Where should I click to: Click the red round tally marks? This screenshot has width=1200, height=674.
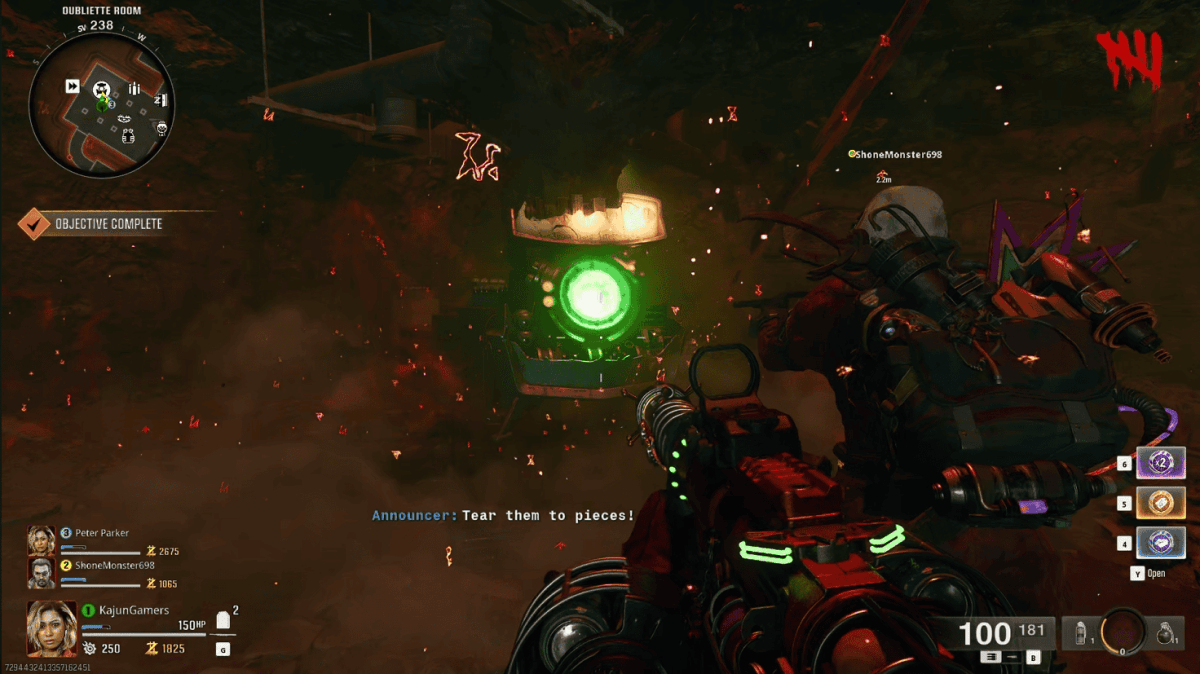point(1130,62)
